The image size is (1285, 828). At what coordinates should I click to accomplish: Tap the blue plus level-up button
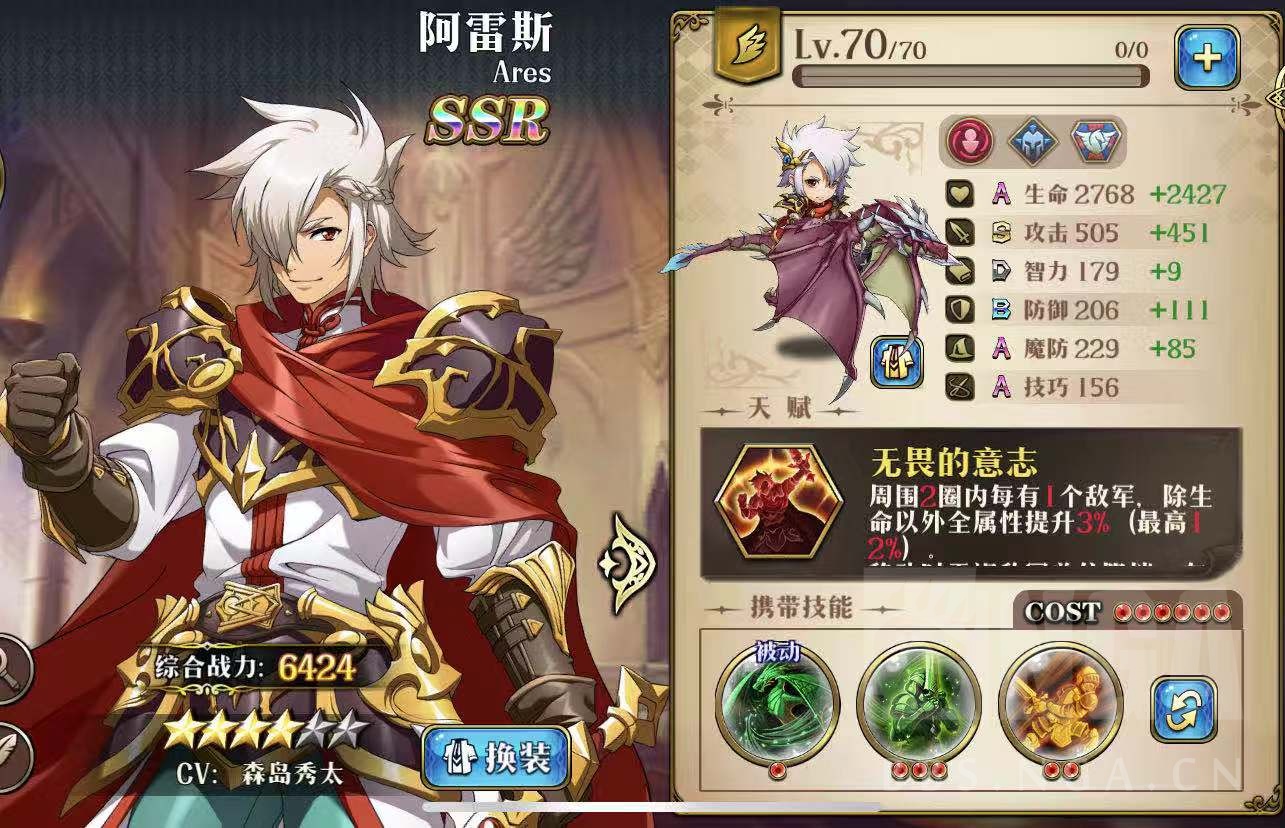click(x=1206, y=57)
